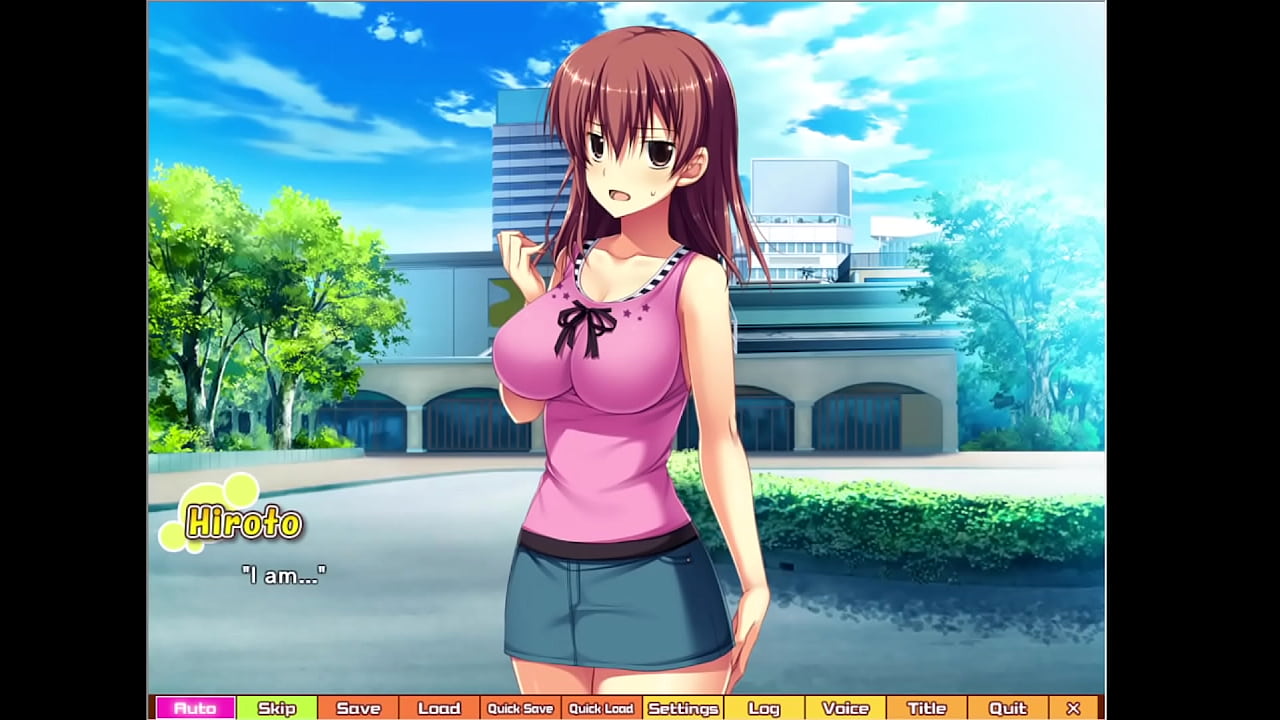Select Quit on the bottom bar
The width and height of the screenshot is (1280, 720).
[1007, 708]
